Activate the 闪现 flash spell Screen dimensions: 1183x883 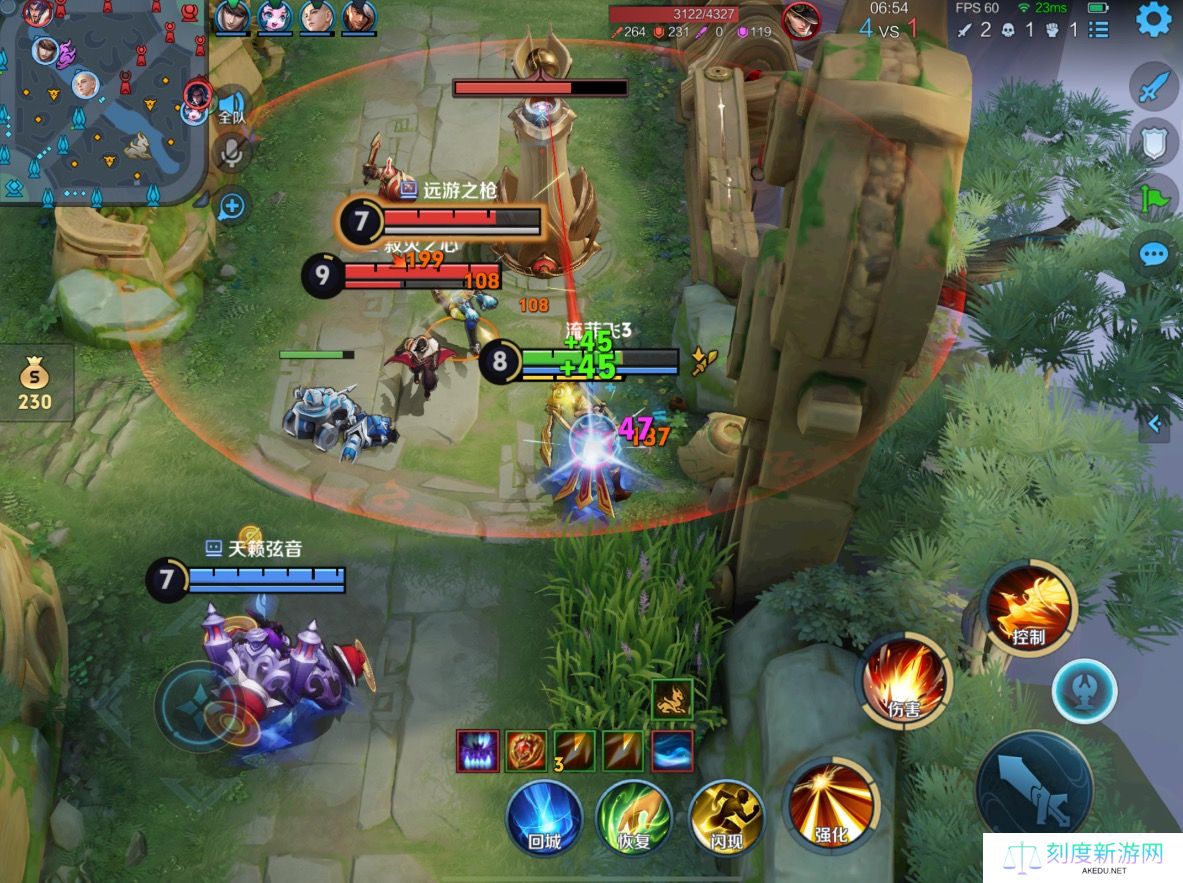[726, 818]
